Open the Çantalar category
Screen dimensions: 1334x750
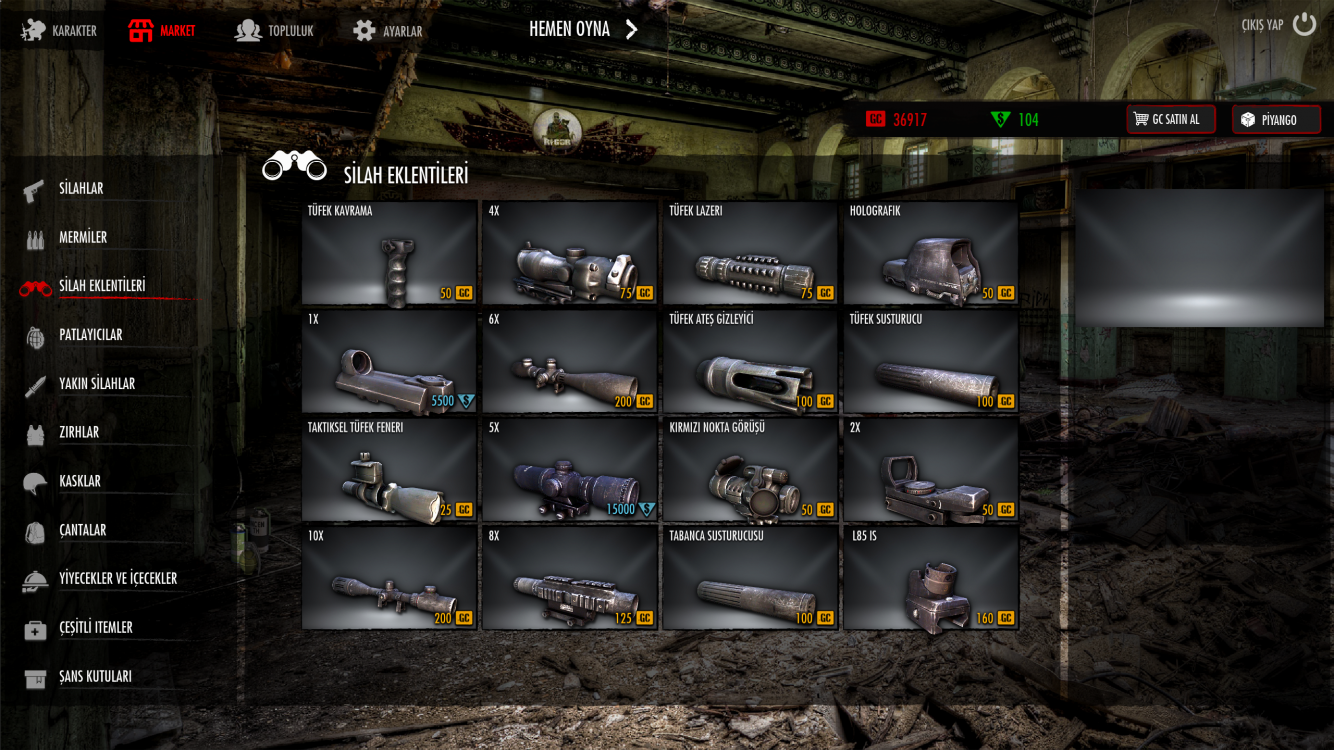[82, 530]
